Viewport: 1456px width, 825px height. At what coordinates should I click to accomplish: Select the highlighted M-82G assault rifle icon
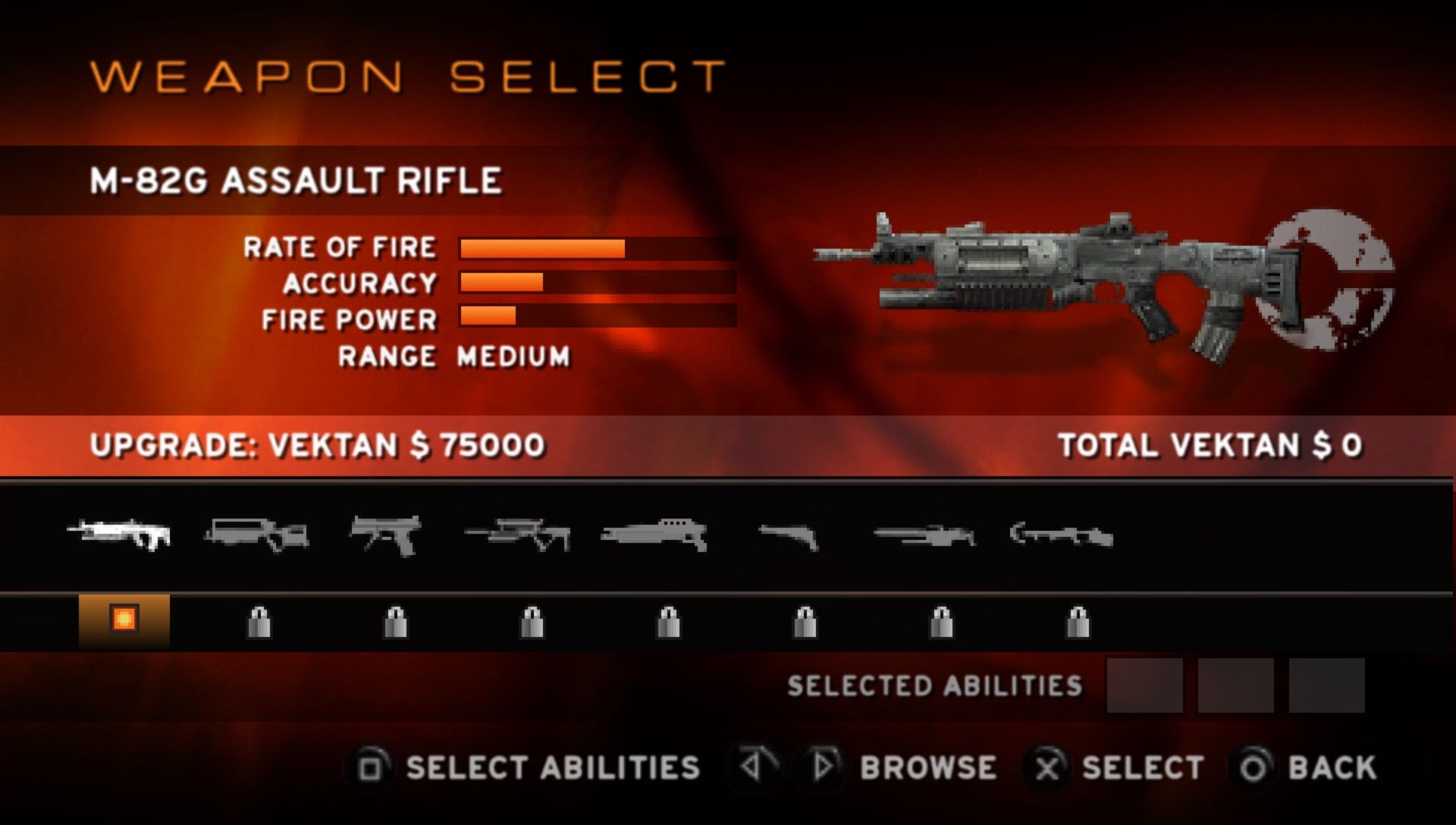[120, 533]
